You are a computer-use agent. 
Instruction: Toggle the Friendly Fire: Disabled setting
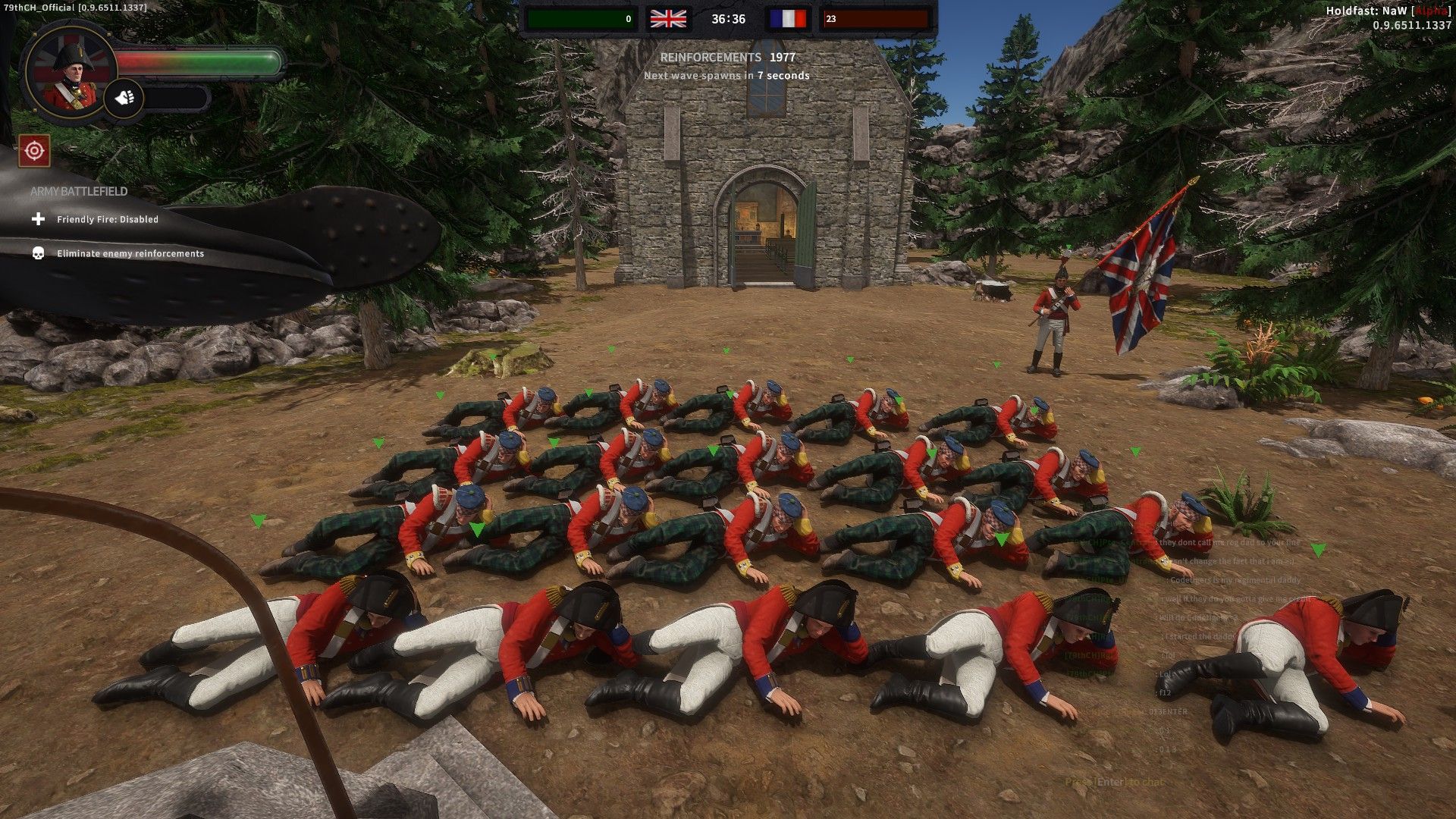coord(108,219)
